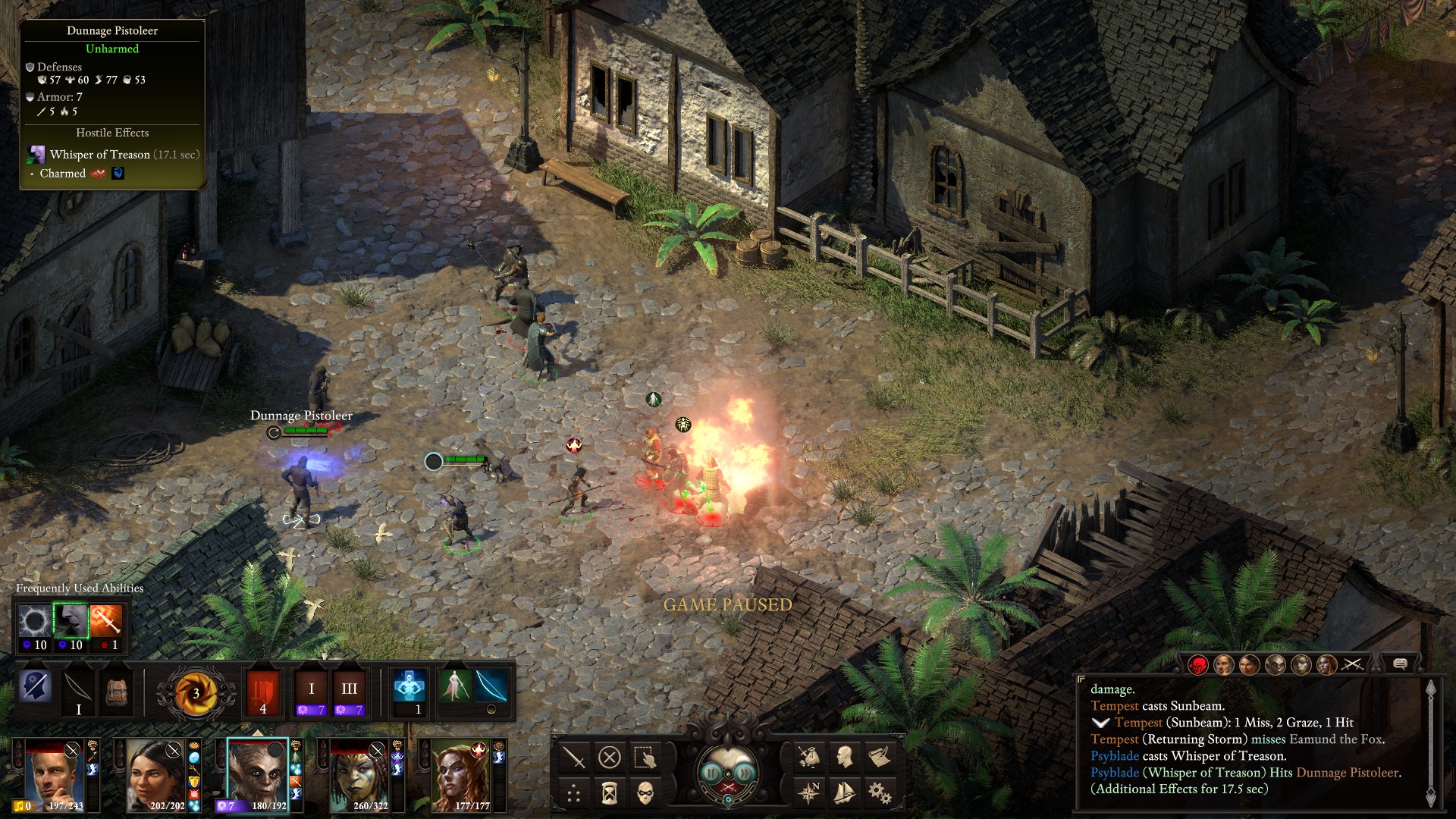Image resolution: width=1456 pixels, height=819 pixels.
Task: Toggle stealth mode with the masked face
Action: [x=645, y=793]
